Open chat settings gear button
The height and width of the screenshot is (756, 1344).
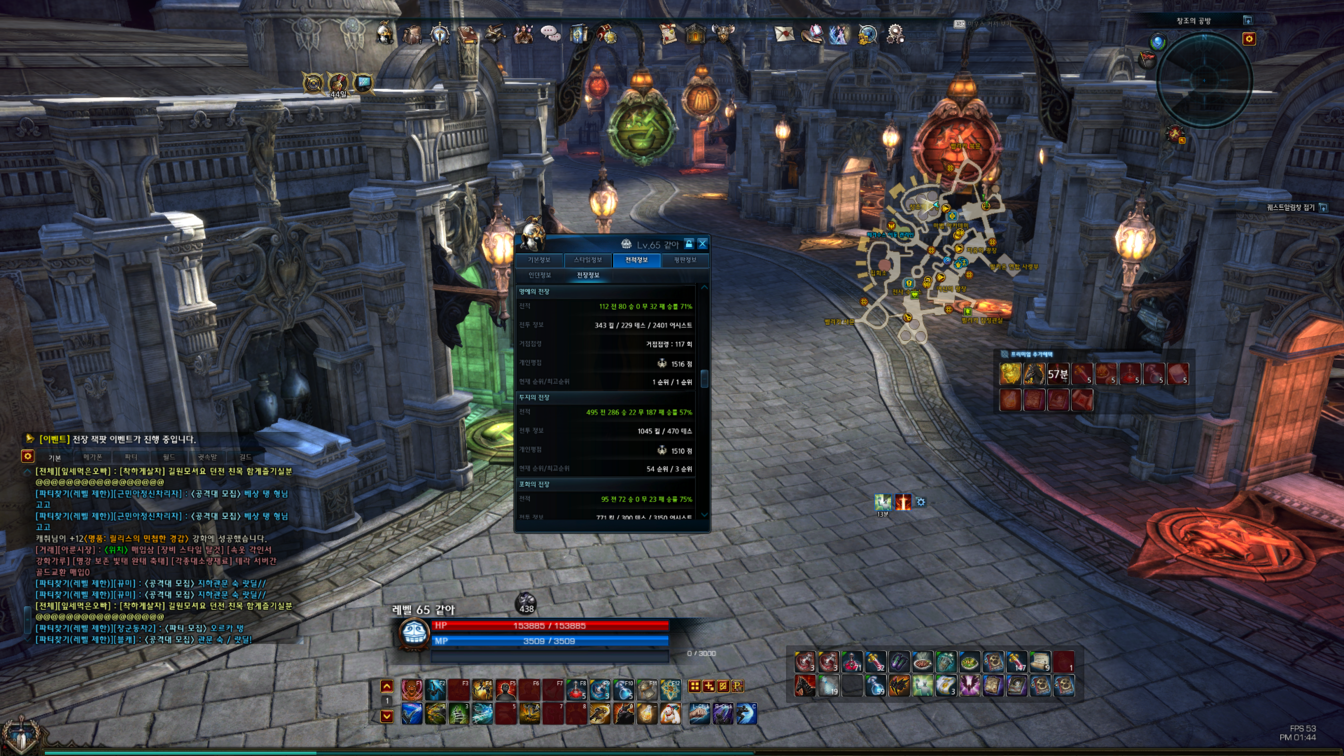pos(28,456)
